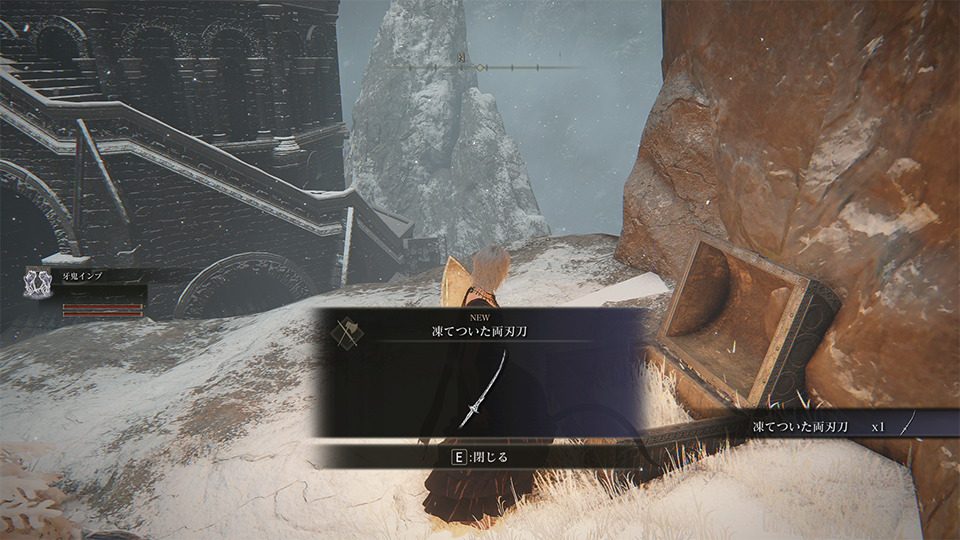
Task: Select the 凍てついた両刃刀 x1 pickup notification
Action: click(x=820, y=426)
